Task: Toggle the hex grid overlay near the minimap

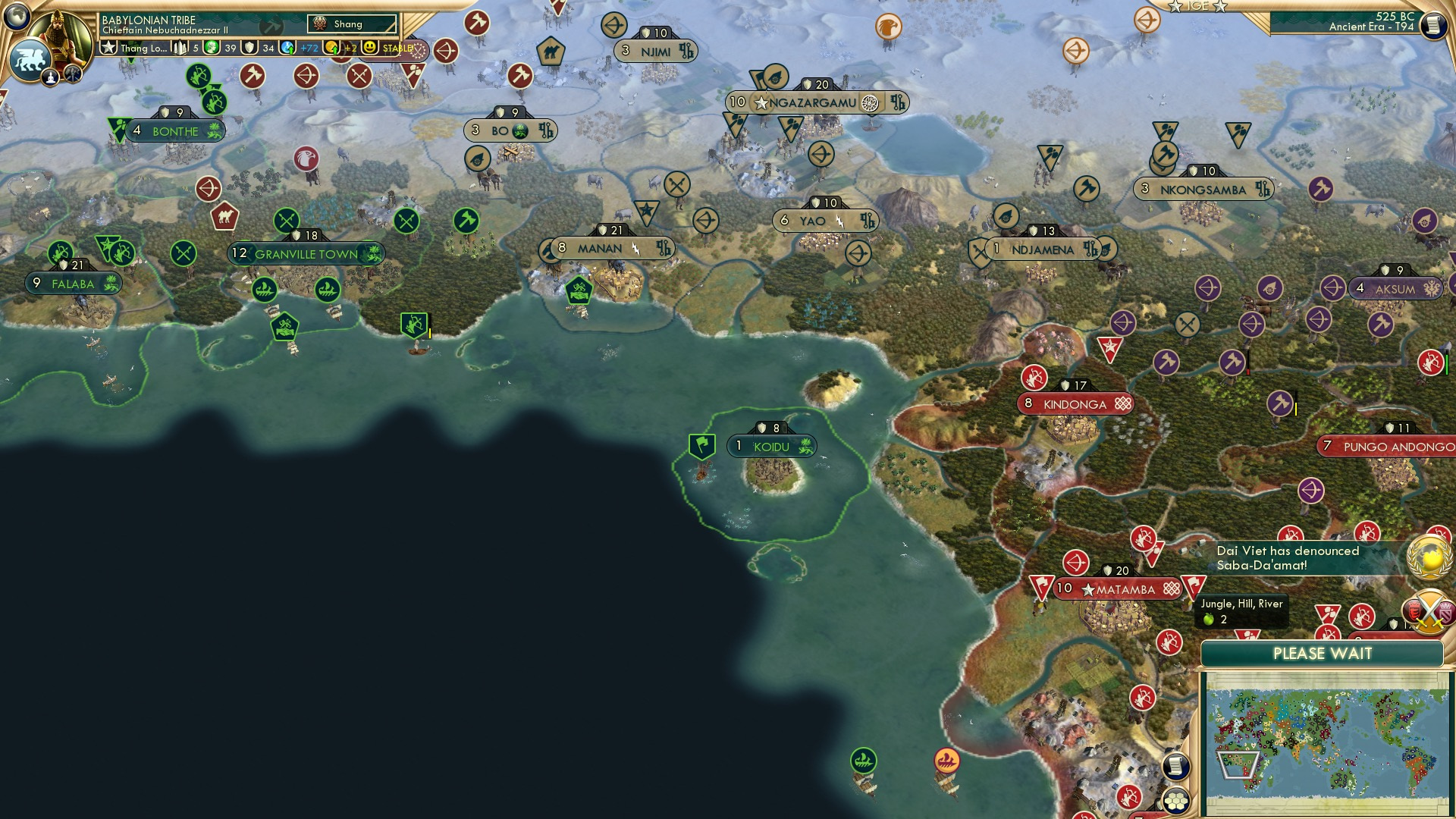Action: [1176, 802]
